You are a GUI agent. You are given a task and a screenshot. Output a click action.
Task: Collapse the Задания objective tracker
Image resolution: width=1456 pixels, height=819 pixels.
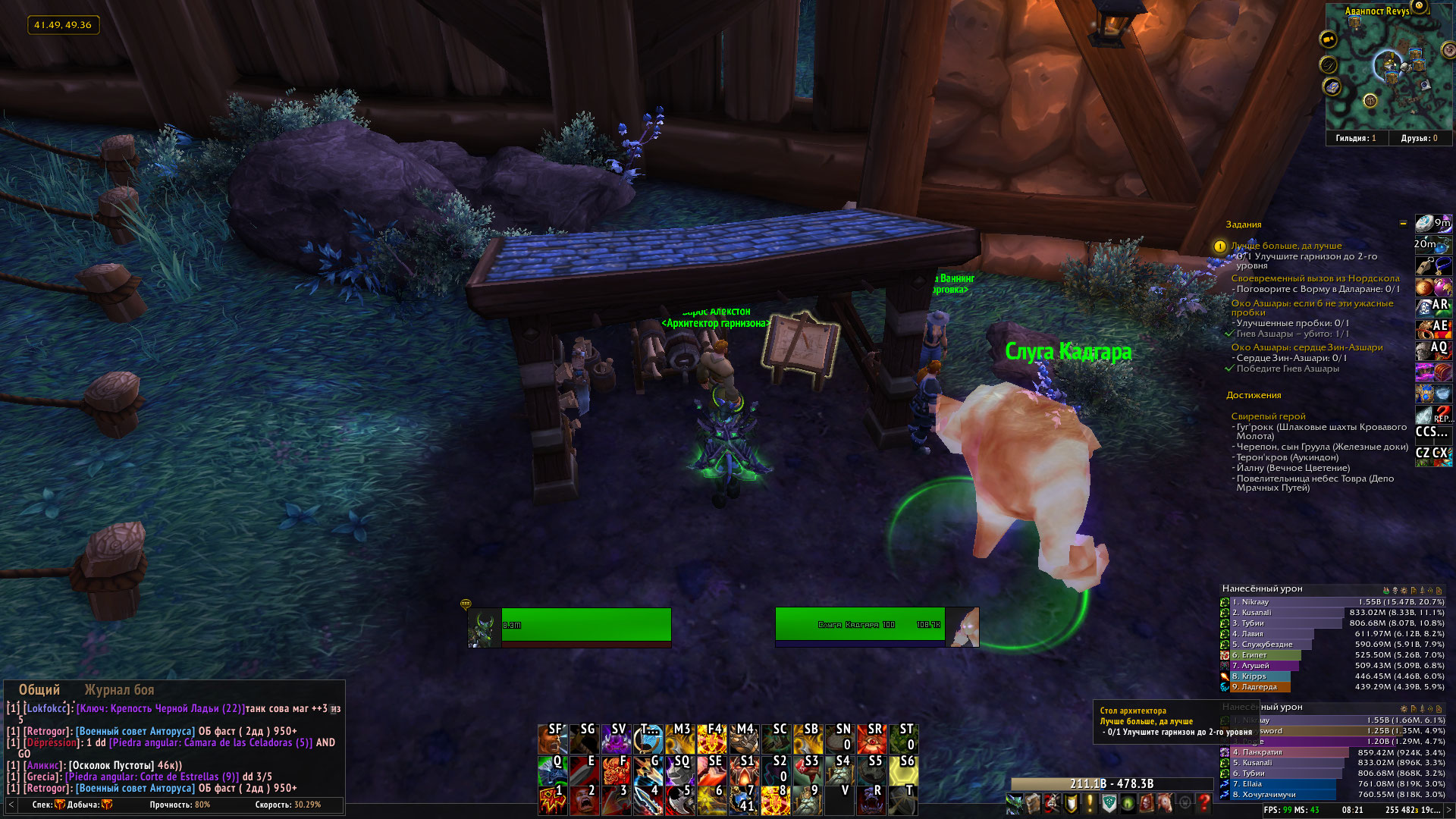tap(1403, 224)
